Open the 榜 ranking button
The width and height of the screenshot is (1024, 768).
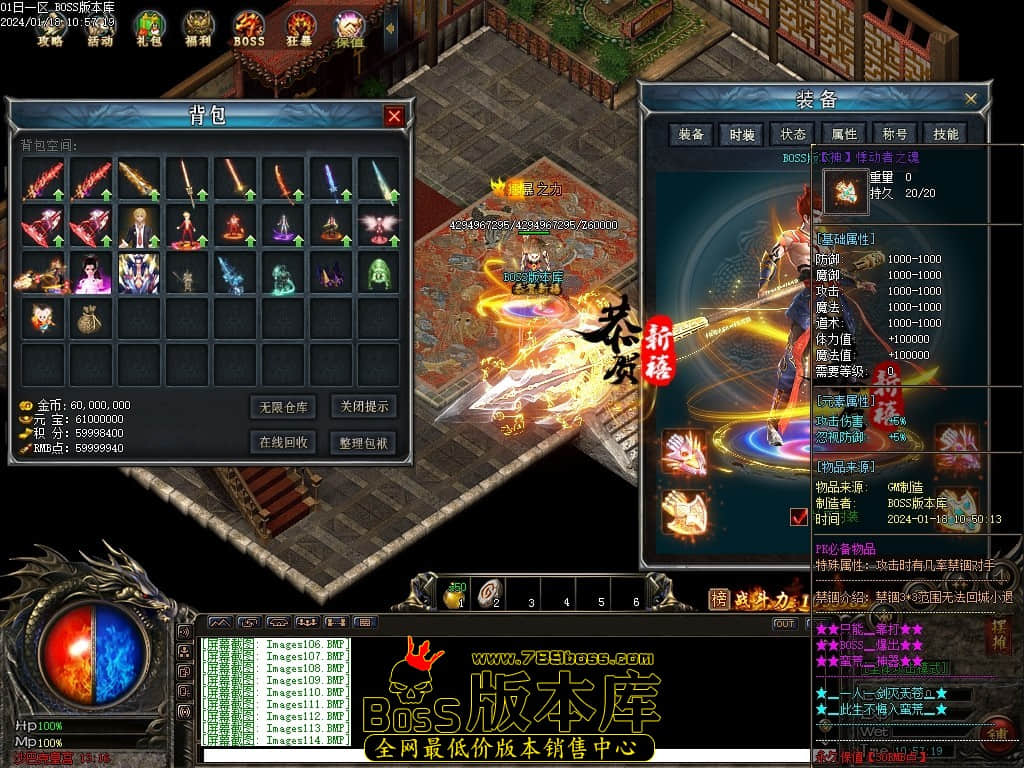tap(719, 599)
